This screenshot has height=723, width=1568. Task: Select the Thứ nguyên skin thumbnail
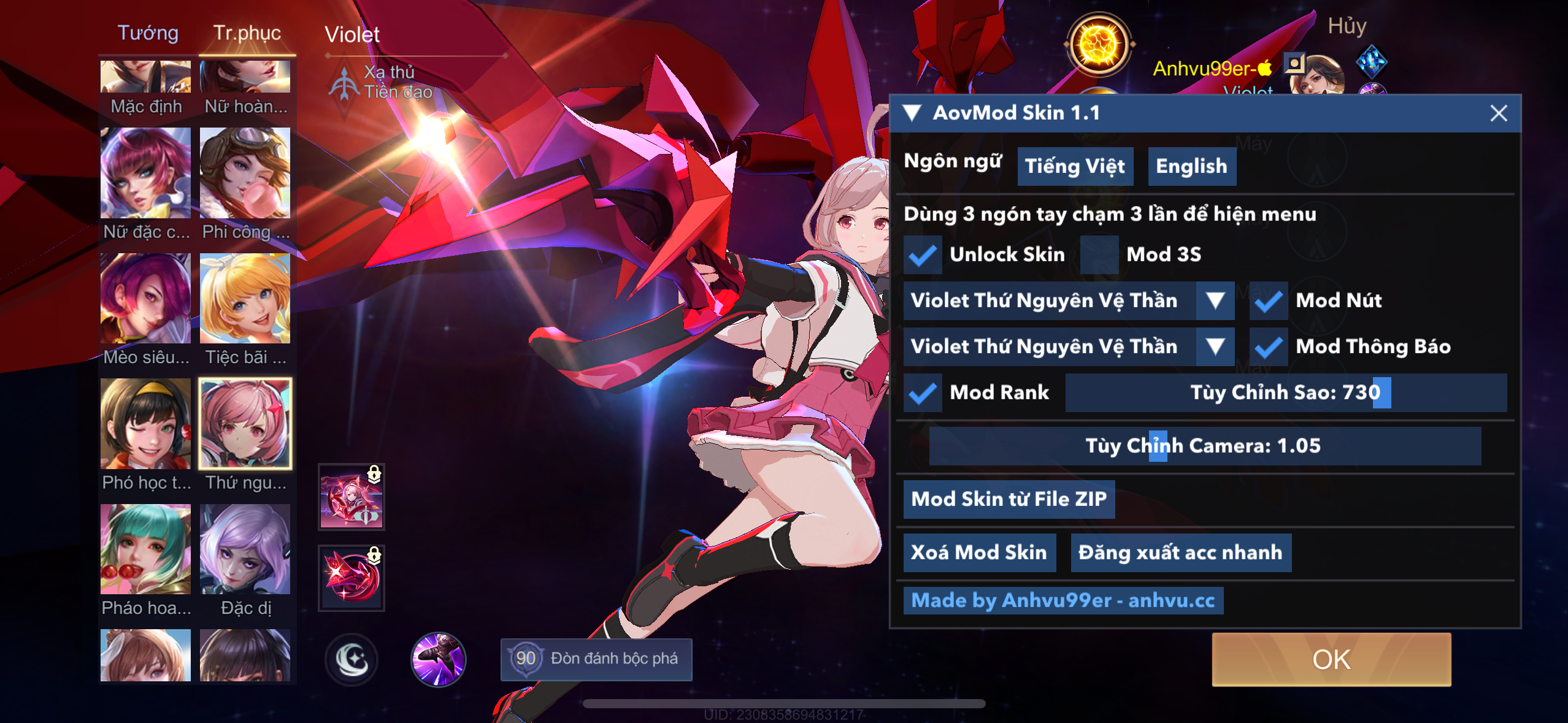245,423
